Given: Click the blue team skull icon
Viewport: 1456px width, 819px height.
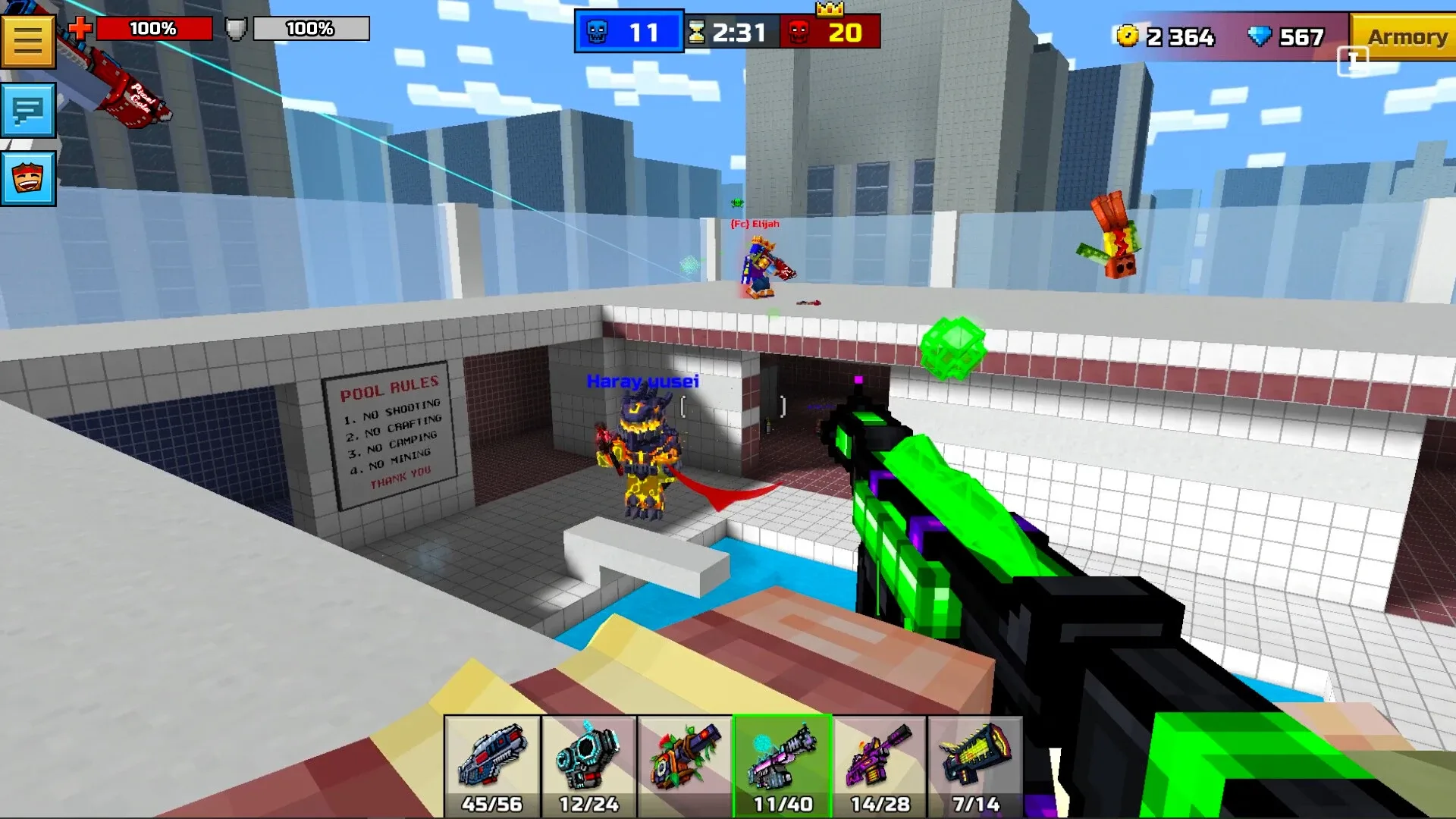Looking at the screenshot, I should pos(598,31).
